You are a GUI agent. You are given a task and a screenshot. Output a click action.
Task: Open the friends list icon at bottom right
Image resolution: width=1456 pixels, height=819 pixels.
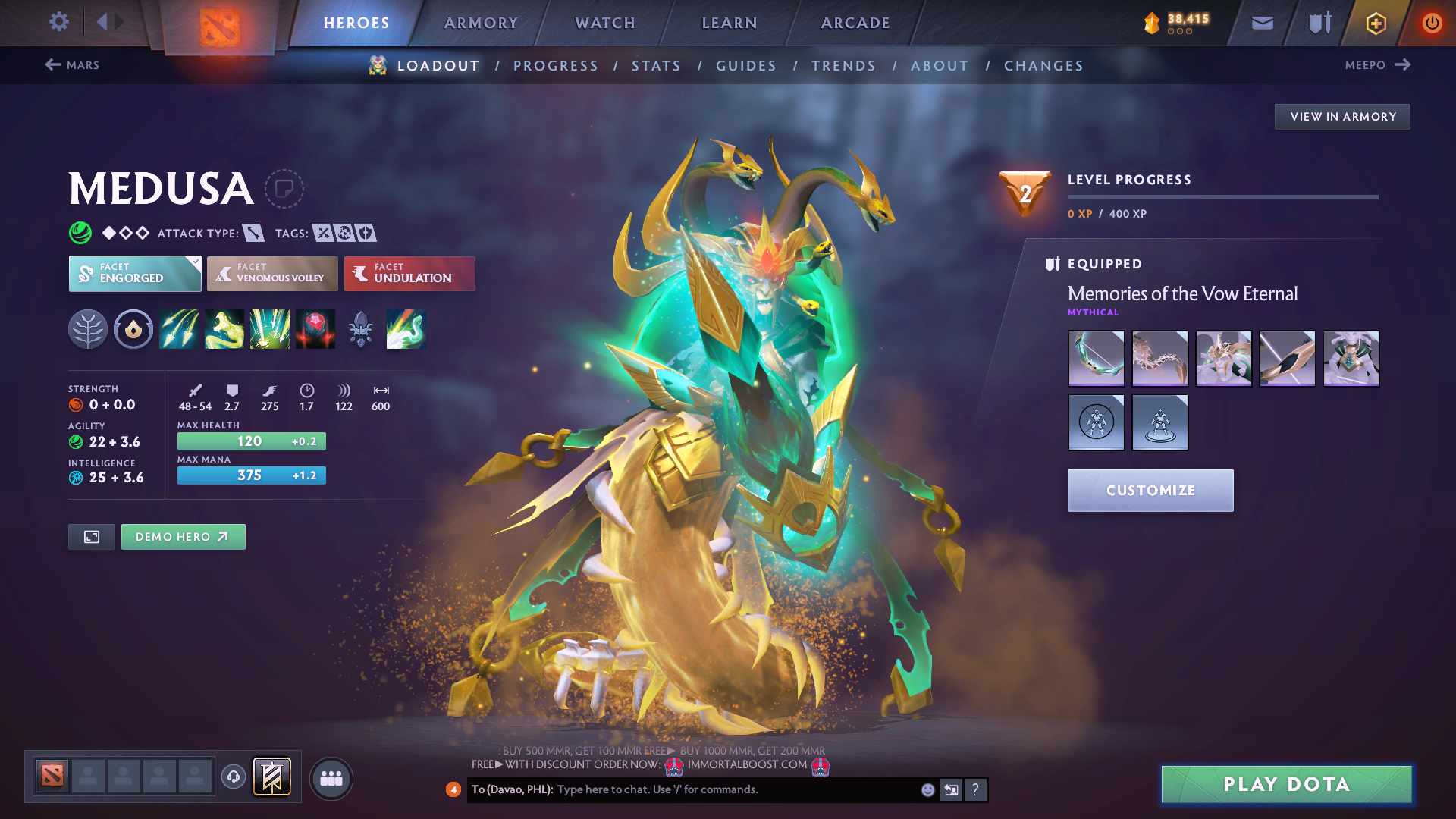[331, 778]
